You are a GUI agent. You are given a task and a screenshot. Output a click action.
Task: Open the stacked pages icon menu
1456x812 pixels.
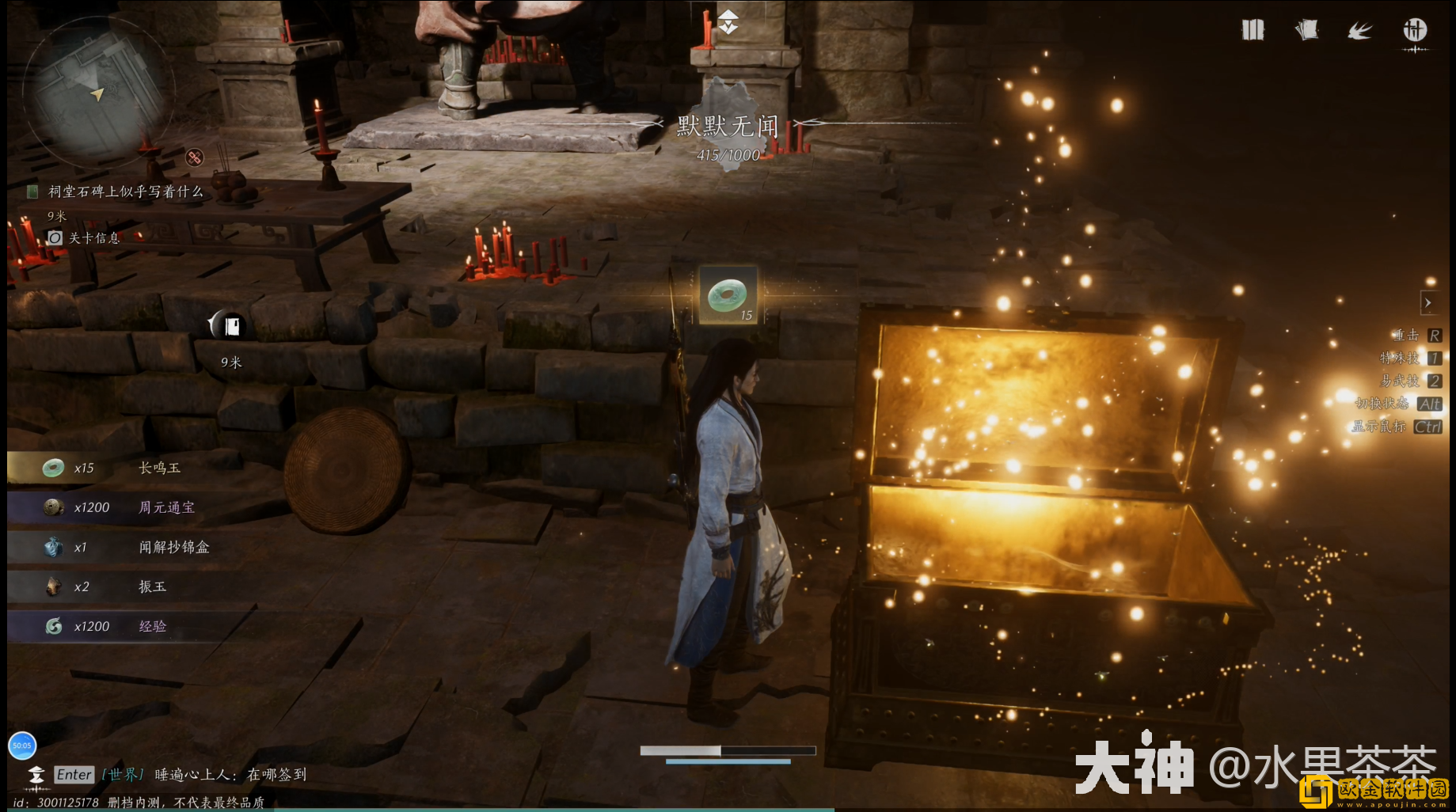(1306, 30)
